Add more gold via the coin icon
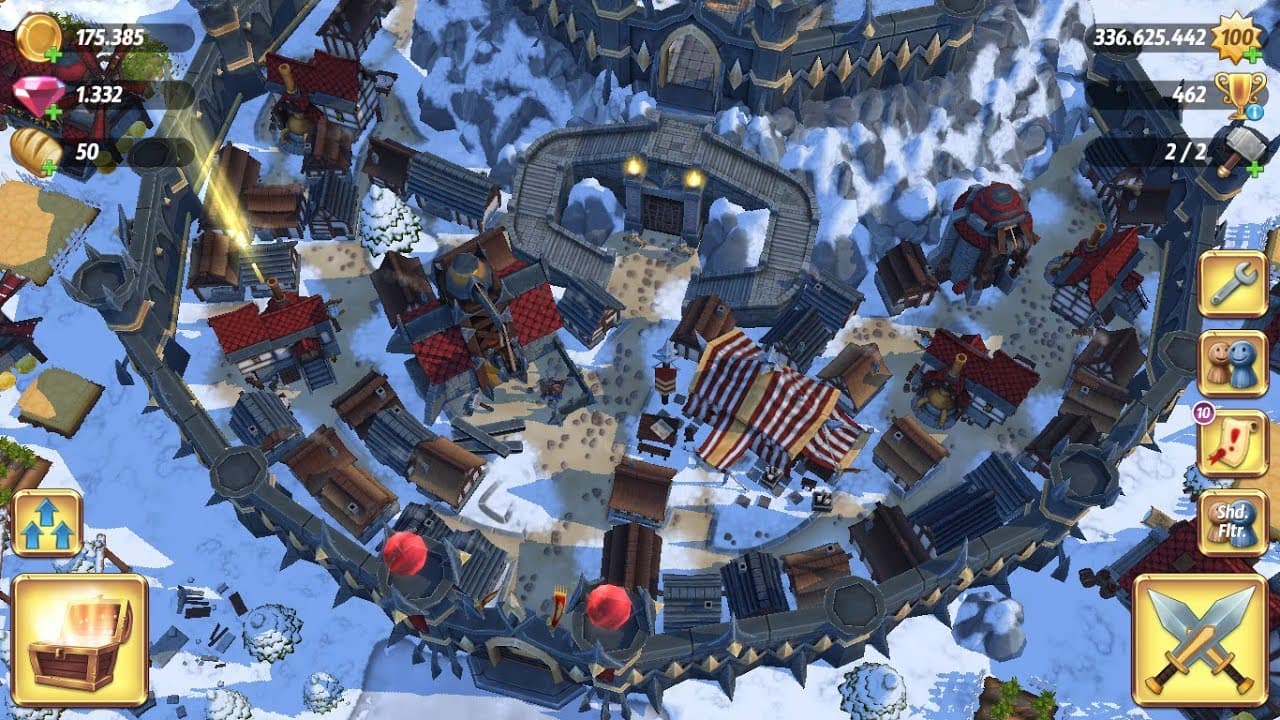This screenshot has width=1280, height=720. click(38, 38)
